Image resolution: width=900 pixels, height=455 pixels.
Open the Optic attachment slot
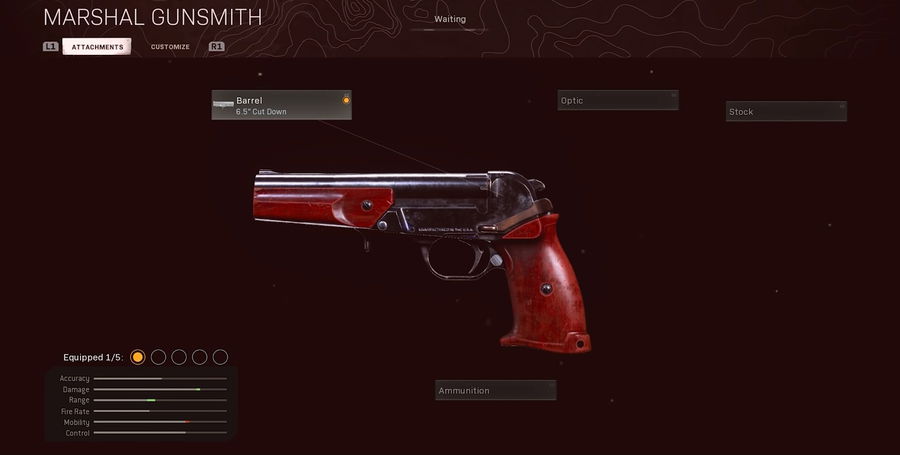click(617, 100)
